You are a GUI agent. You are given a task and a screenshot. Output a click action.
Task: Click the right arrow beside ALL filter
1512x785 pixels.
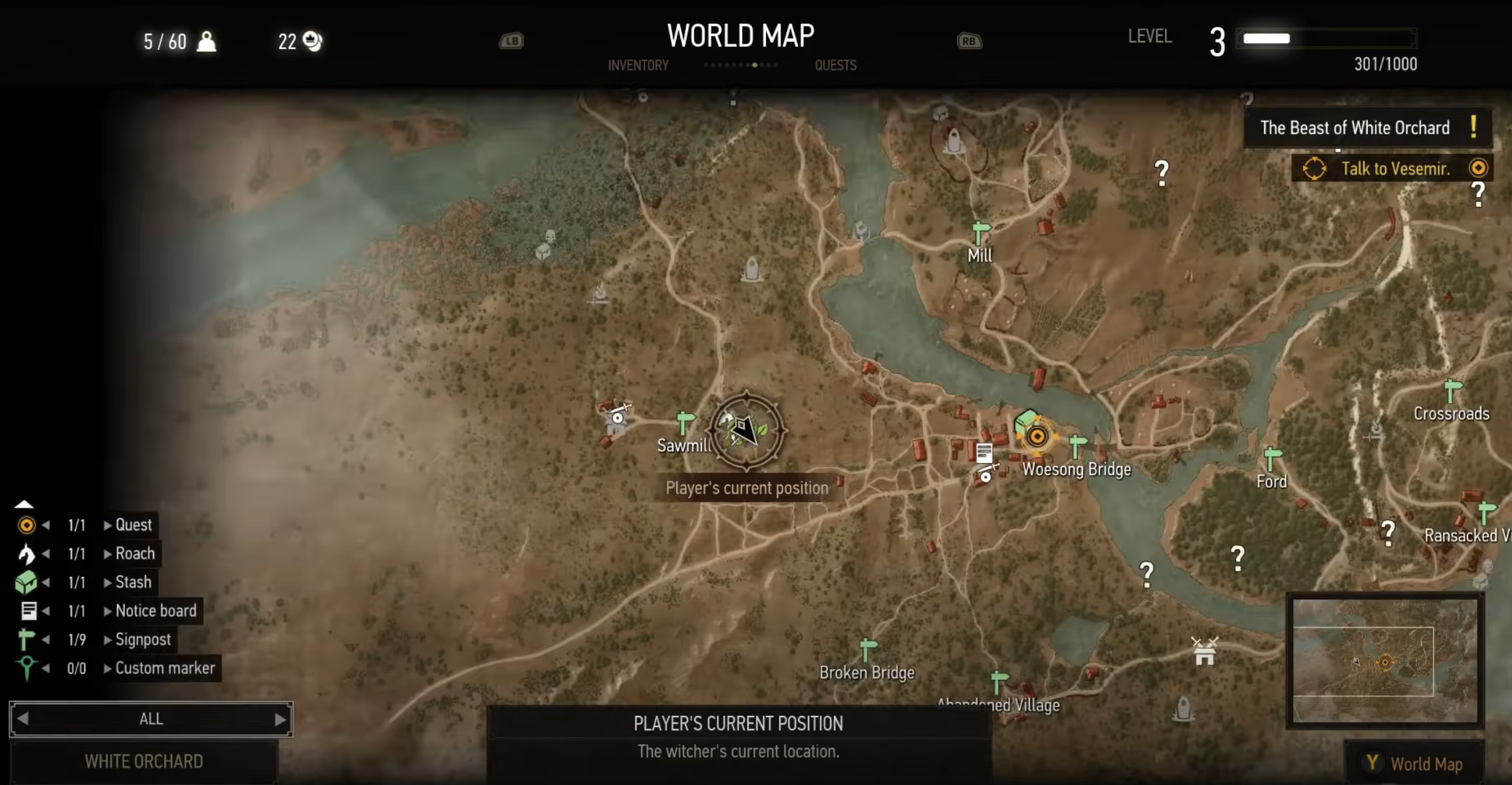click(280, 719)
